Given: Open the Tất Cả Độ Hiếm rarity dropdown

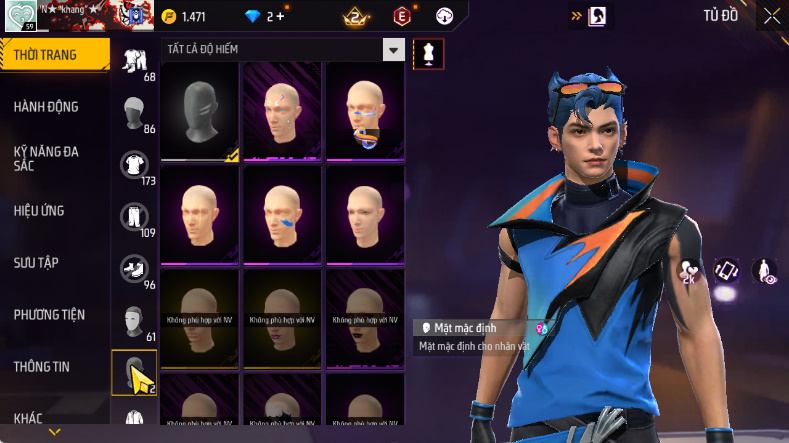Looking at the screenshot, I should (x=394, y=50).
